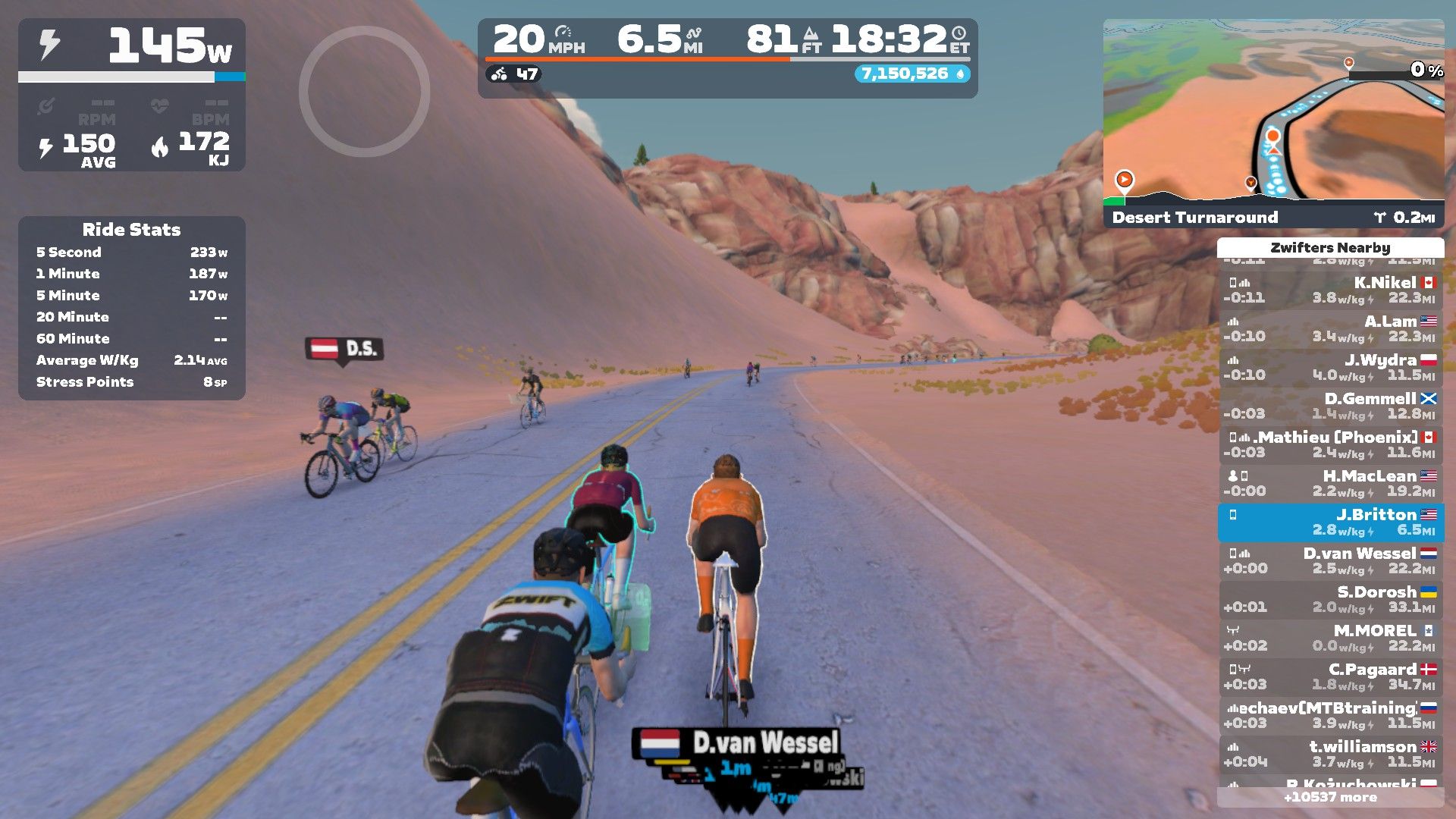The width and height of the screenshot is (1456, 819).
Task: Pick C.Pagaard in Zwifters Nearby
Action: (1331, 676)
